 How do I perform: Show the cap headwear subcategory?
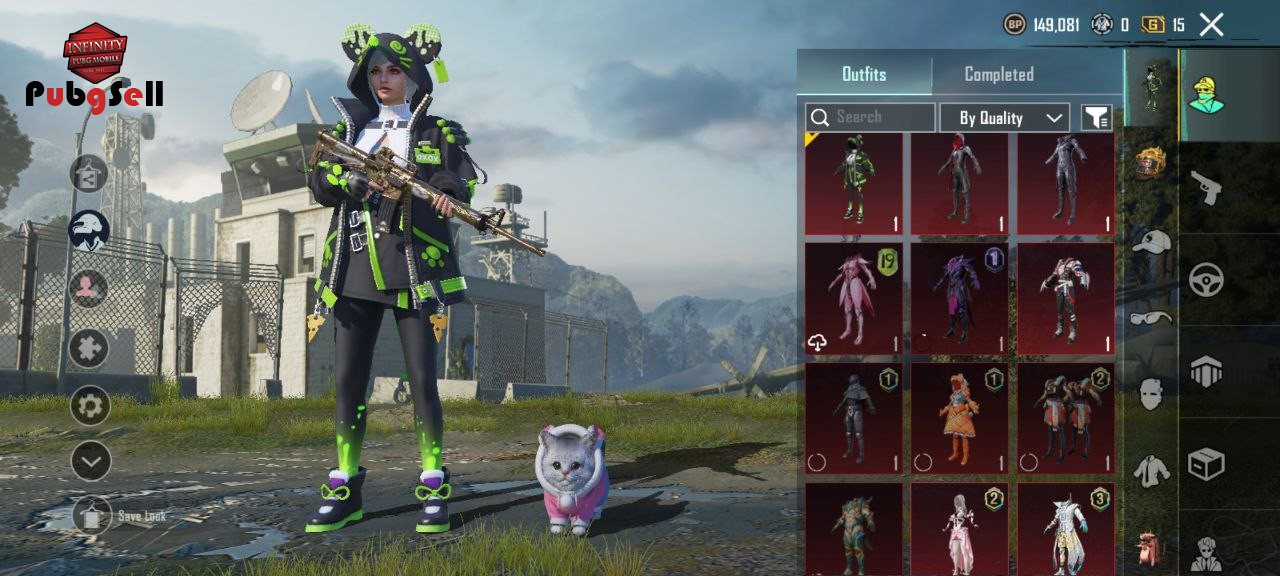pyautogui.click(x=1151, y=241)
